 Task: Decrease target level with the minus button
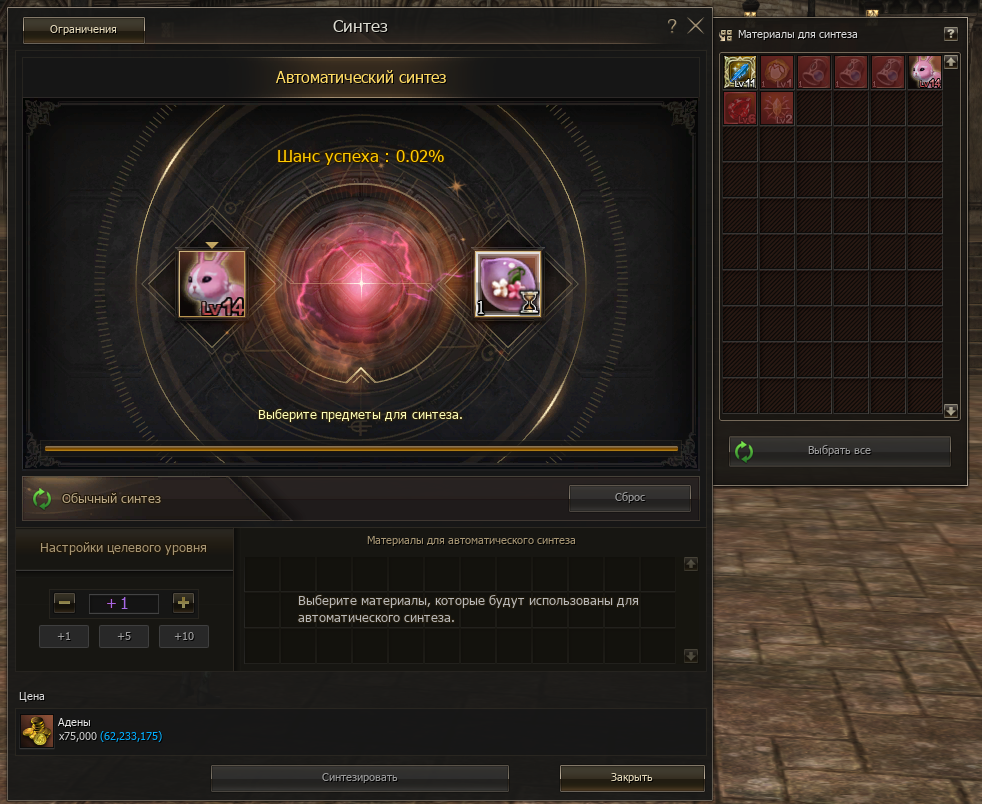coord(65,603)
